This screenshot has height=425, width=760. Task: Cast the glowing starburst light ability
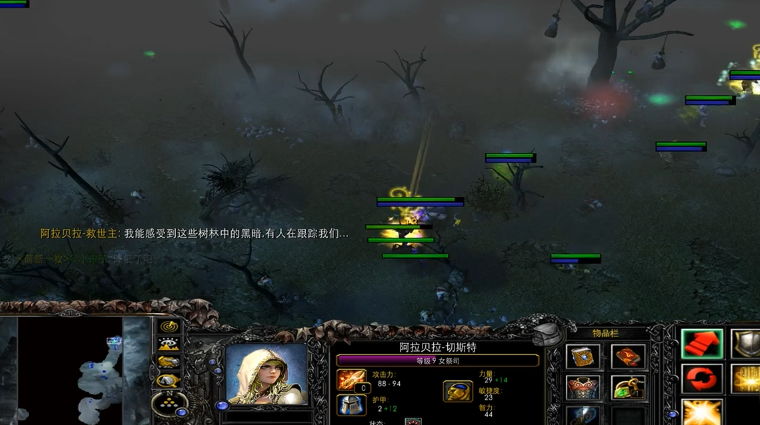702,412
